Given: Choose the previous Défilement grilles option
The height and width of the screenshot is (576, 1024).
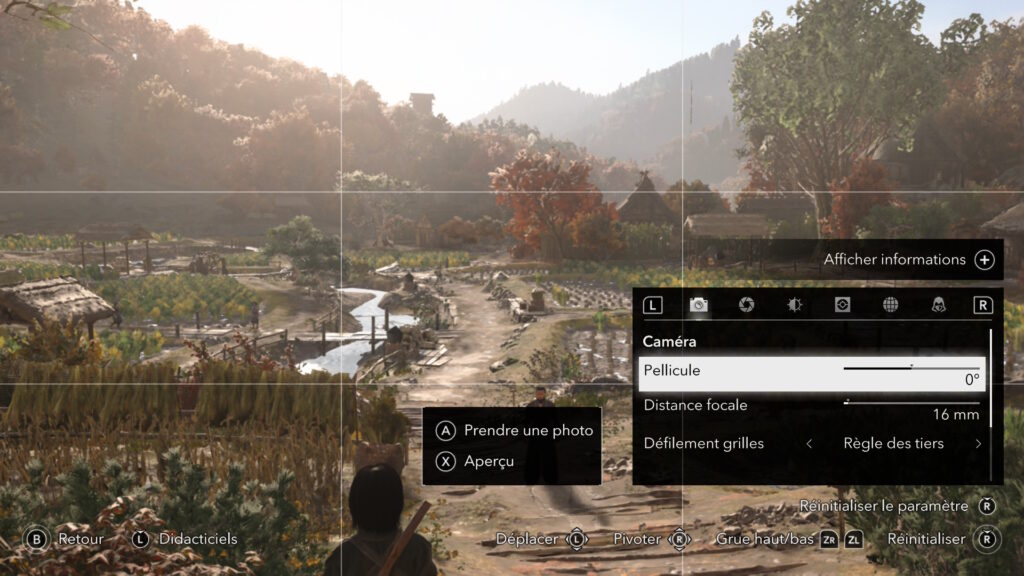Looking at the screenshot, I should [x=809, y=443].
